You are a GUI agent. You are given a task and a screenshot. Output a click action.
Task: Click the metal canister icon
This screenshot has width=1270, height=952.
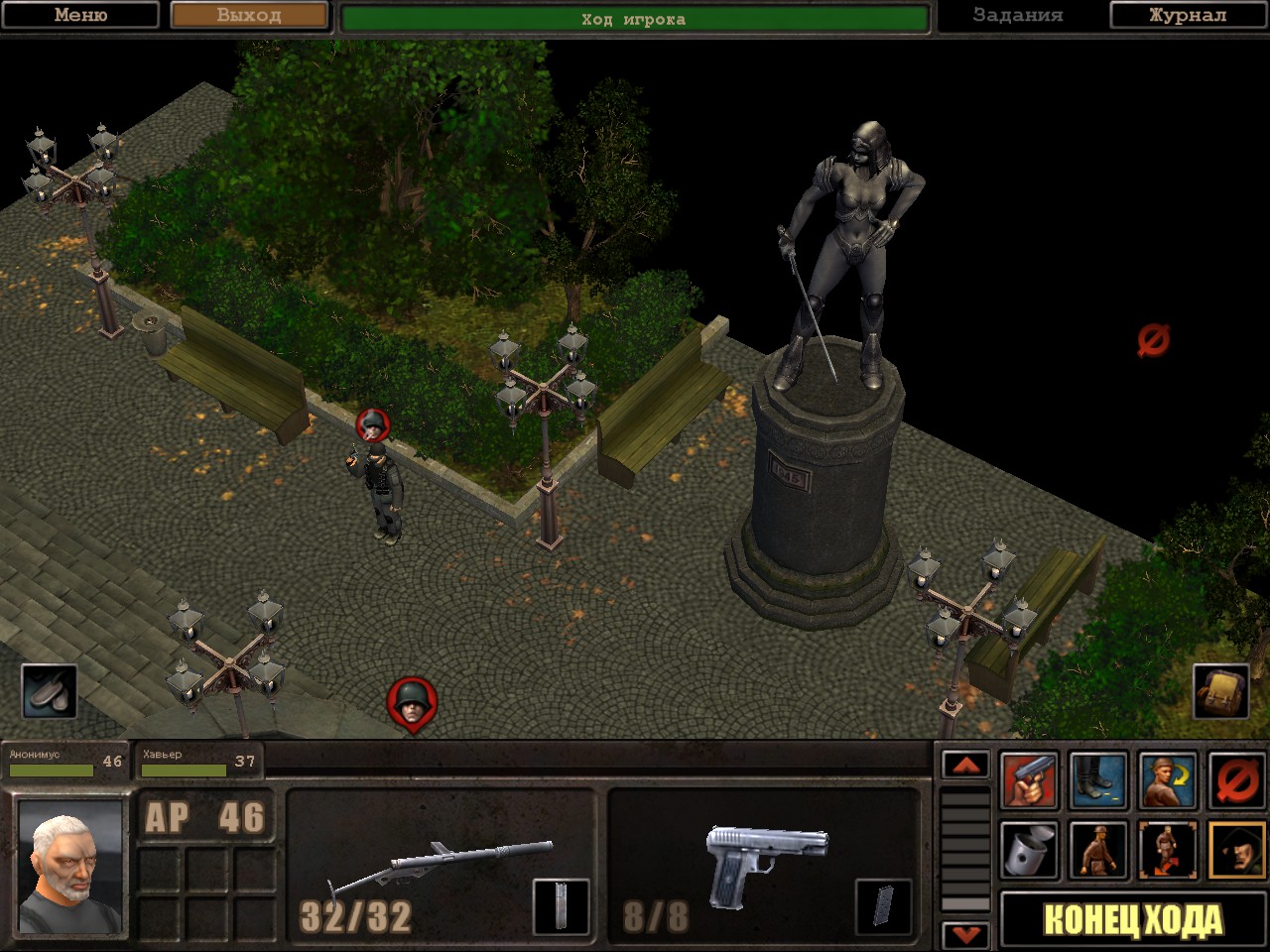1029,851
